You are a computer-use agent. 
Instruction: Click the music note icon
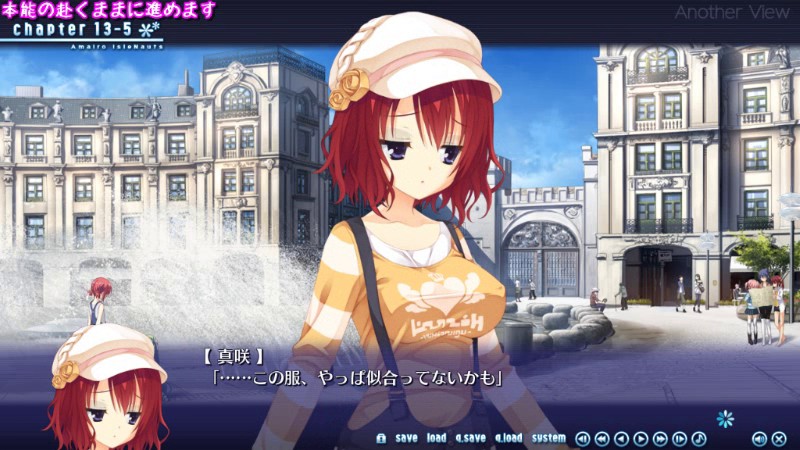click(699, 438)
